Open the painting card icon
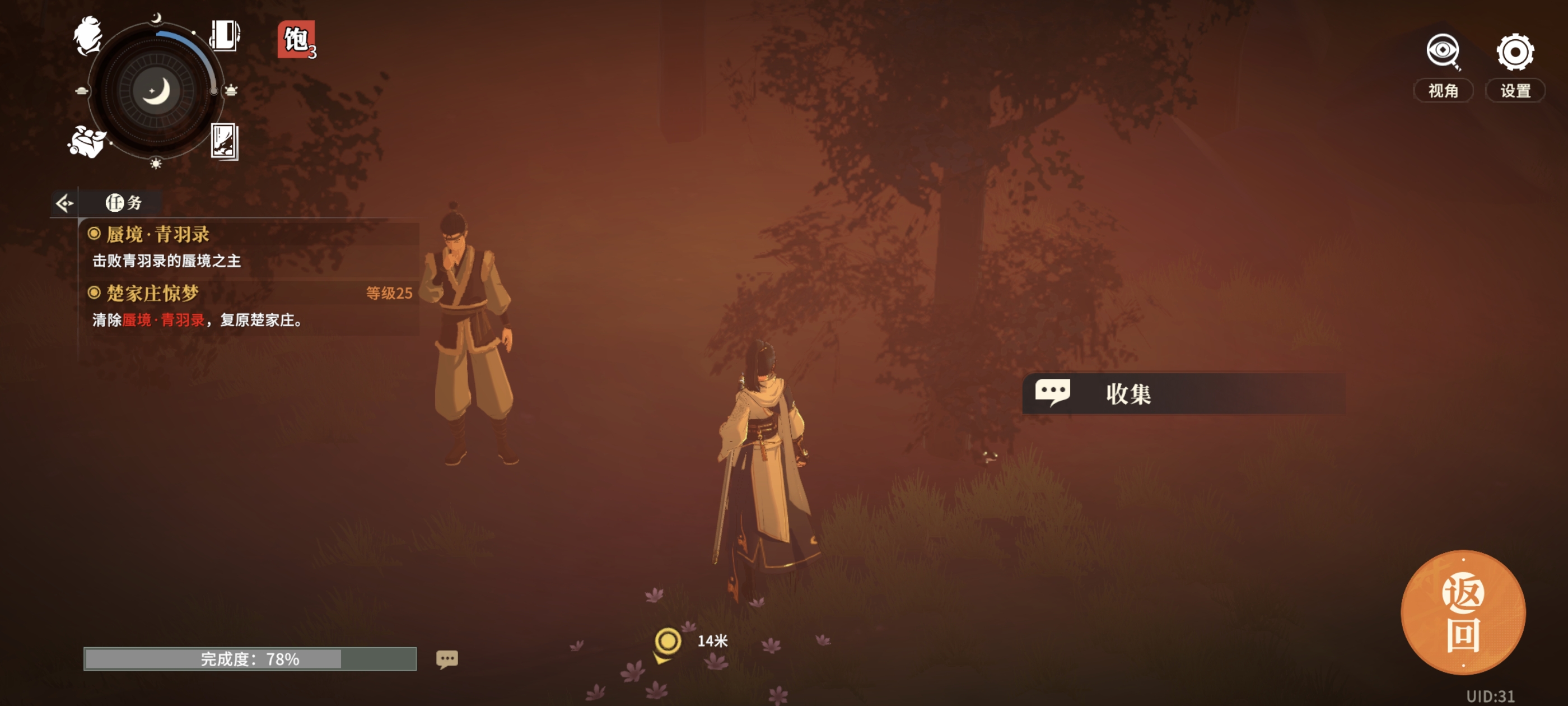Viewport: 1568px width, 706px height. tap(224, 141)
